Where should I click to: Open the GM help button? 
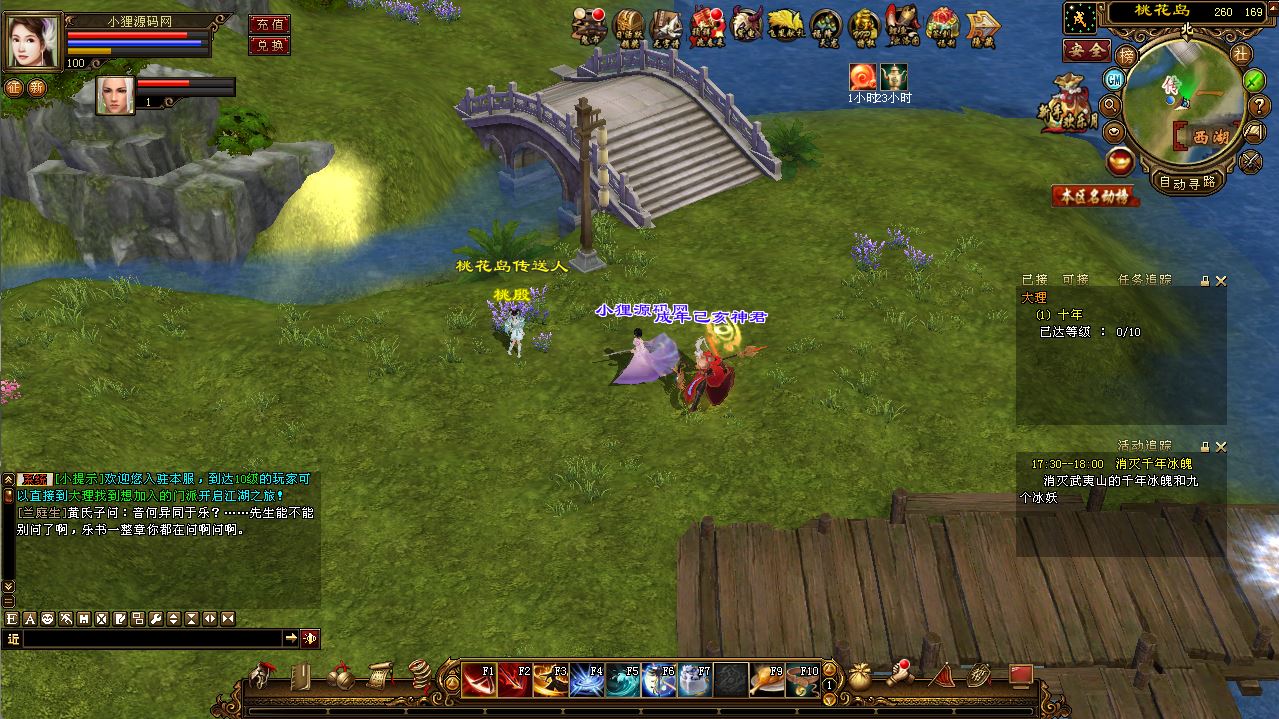1114,78
